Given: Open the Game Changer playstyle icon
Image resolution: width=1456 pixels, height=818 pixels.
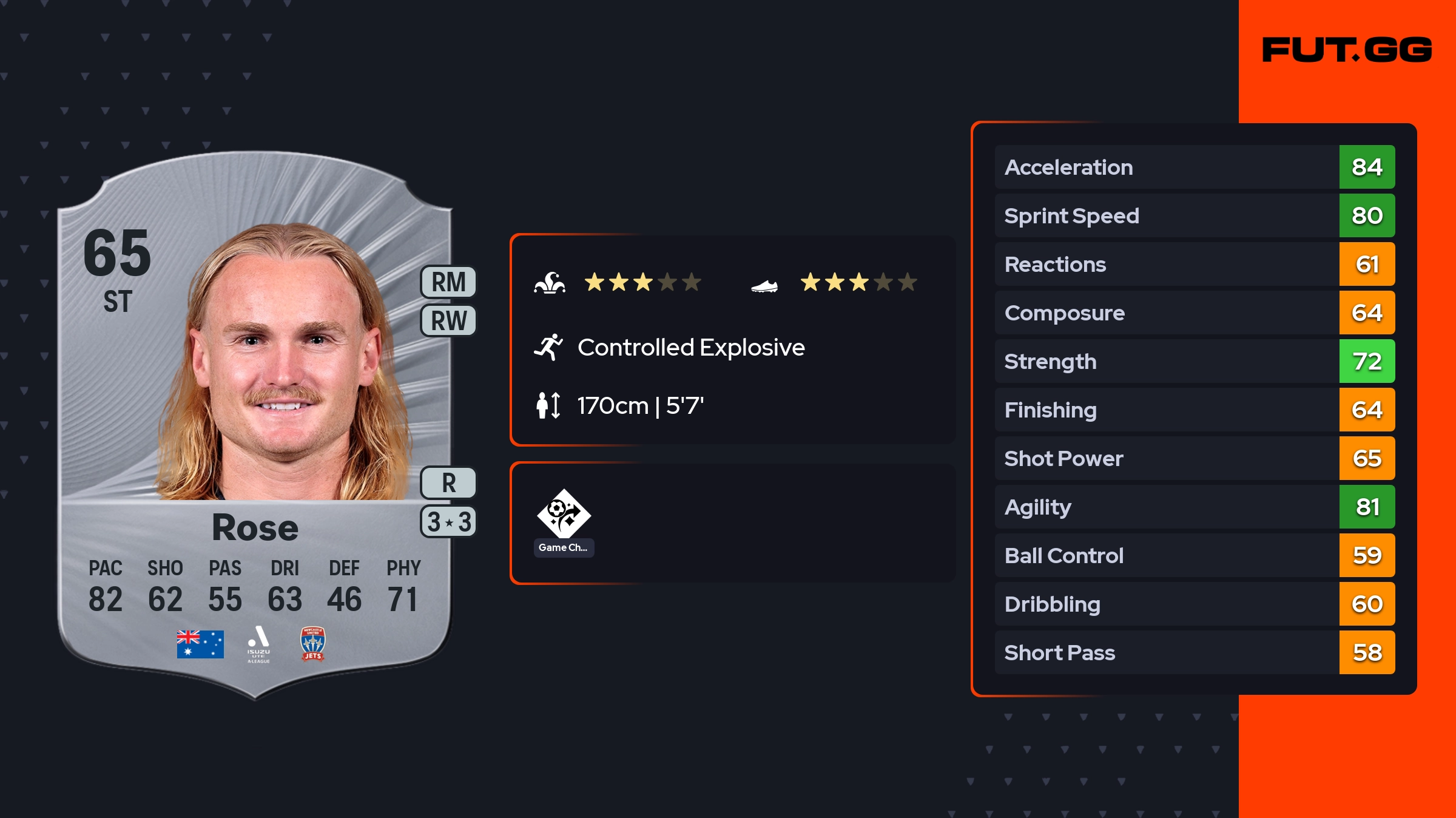Looking at the screenshot, I should pyautogui.click(x=564, y=515).
